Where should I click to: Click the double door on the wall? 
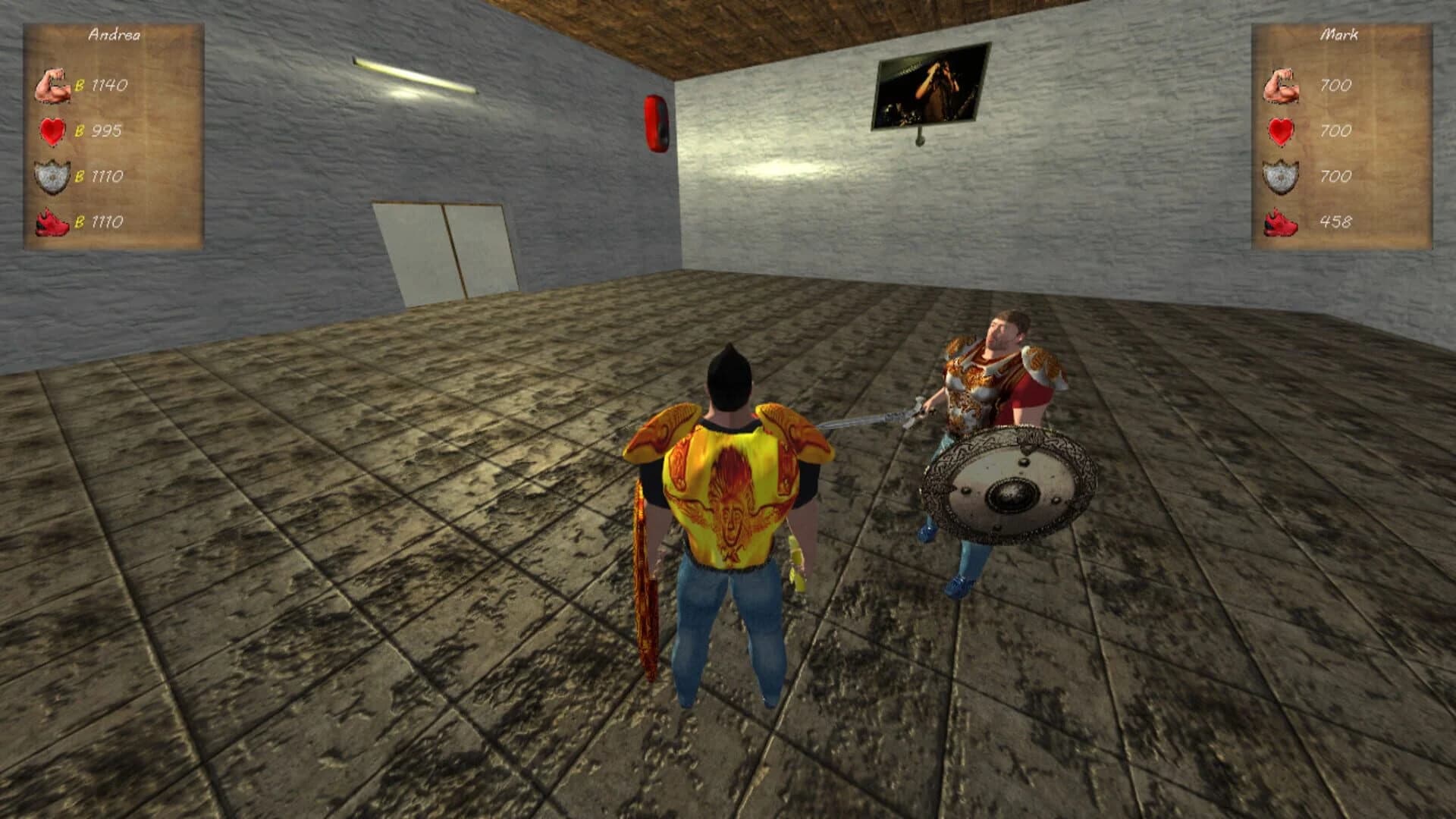[x=444, y=246]
